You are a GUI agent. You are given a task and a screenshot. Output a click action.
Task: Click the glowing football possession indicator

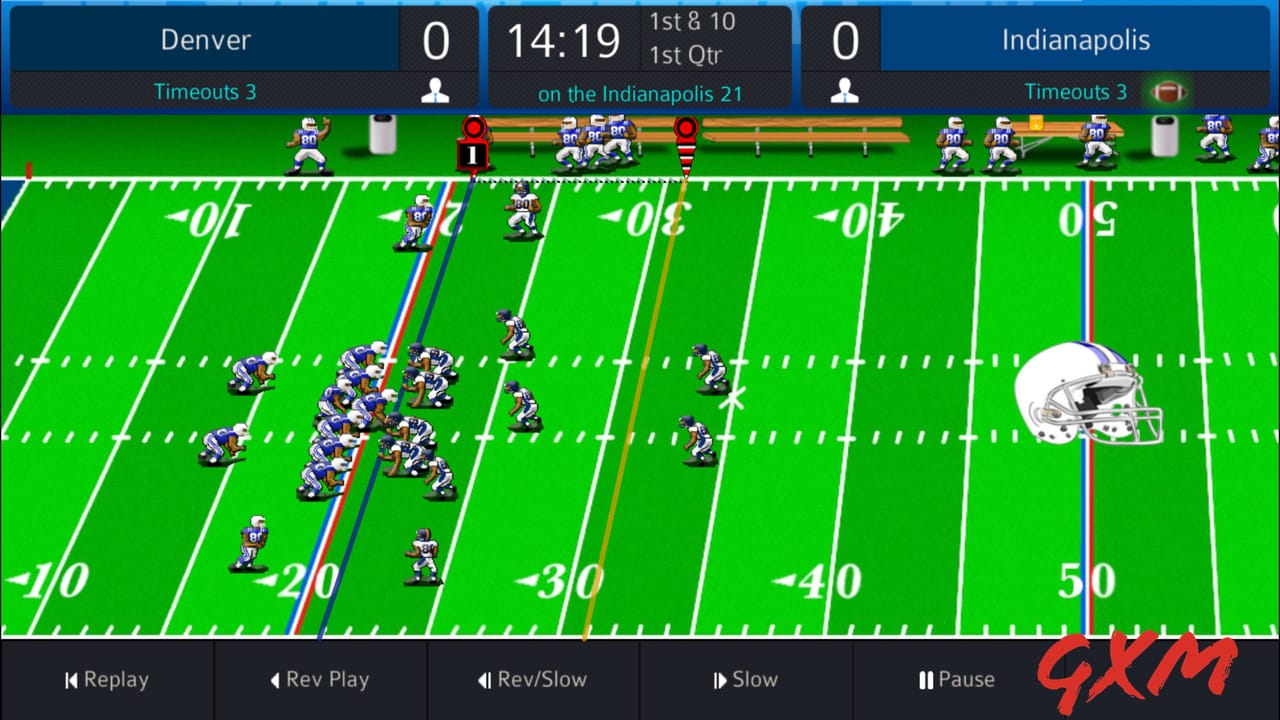click(x=1169, y=91)
